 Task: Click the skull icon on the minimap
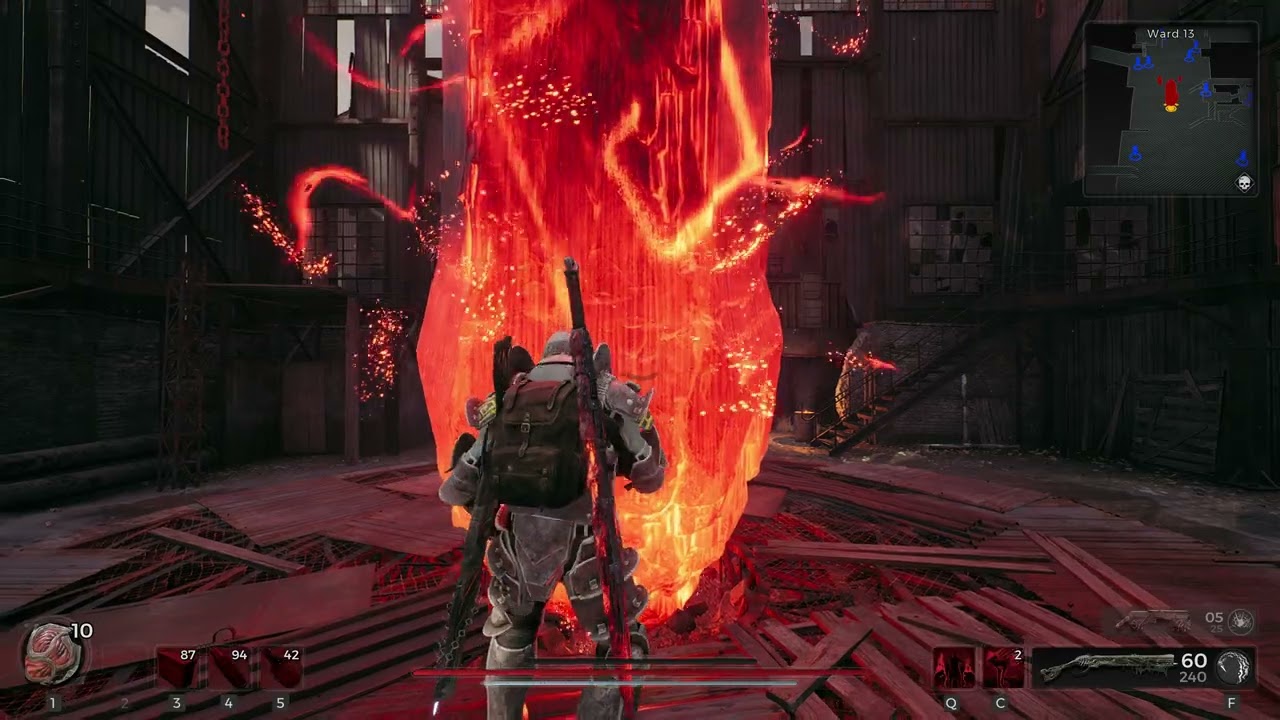pyautogui.click(x=1244, y=183)
